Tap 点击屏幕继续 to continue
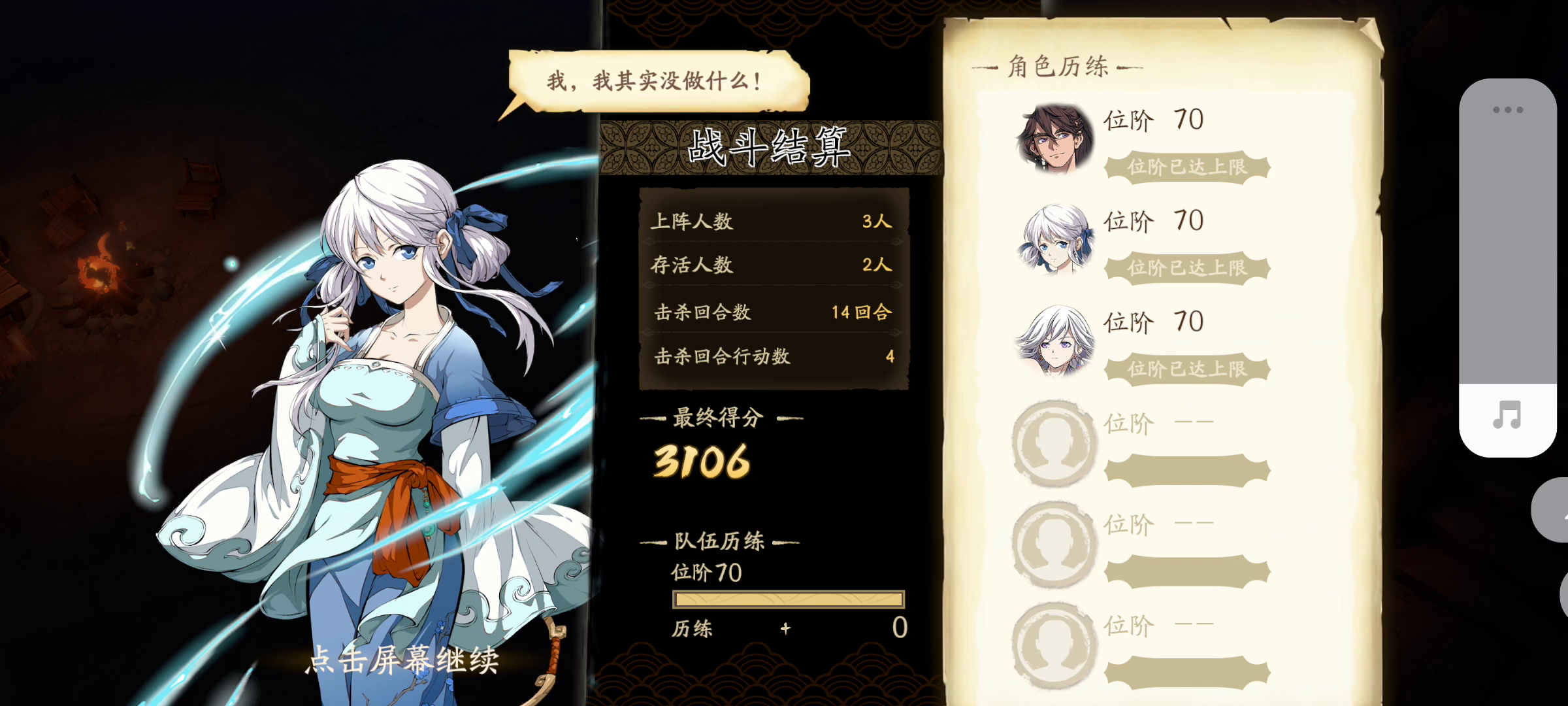The image size is (1568, 706). point(403,662)
